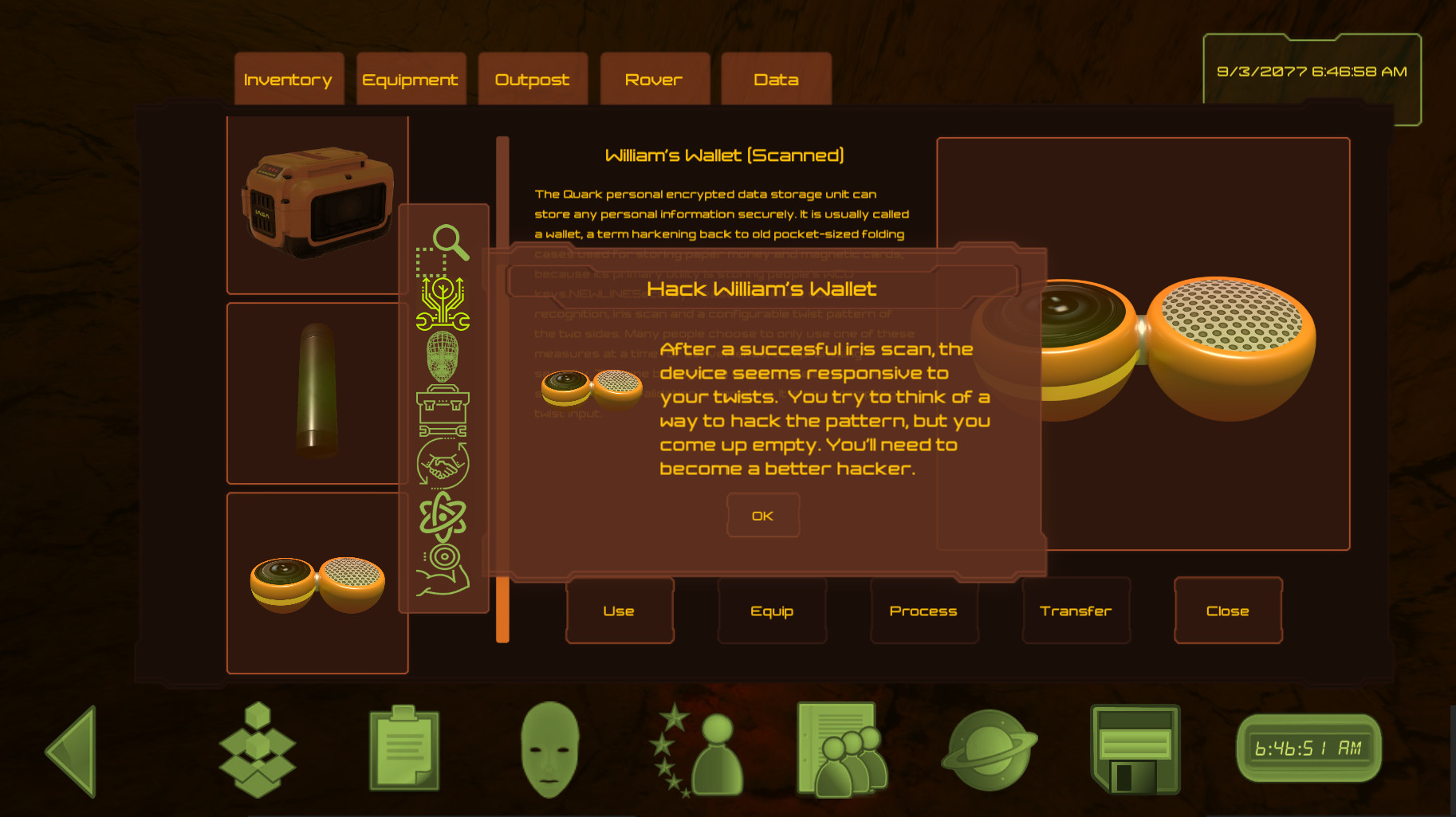Open the floppy disk save menu
The width and height of the screenshot is (1456, 817).
pyautogui.click(x=1134, y=749)
